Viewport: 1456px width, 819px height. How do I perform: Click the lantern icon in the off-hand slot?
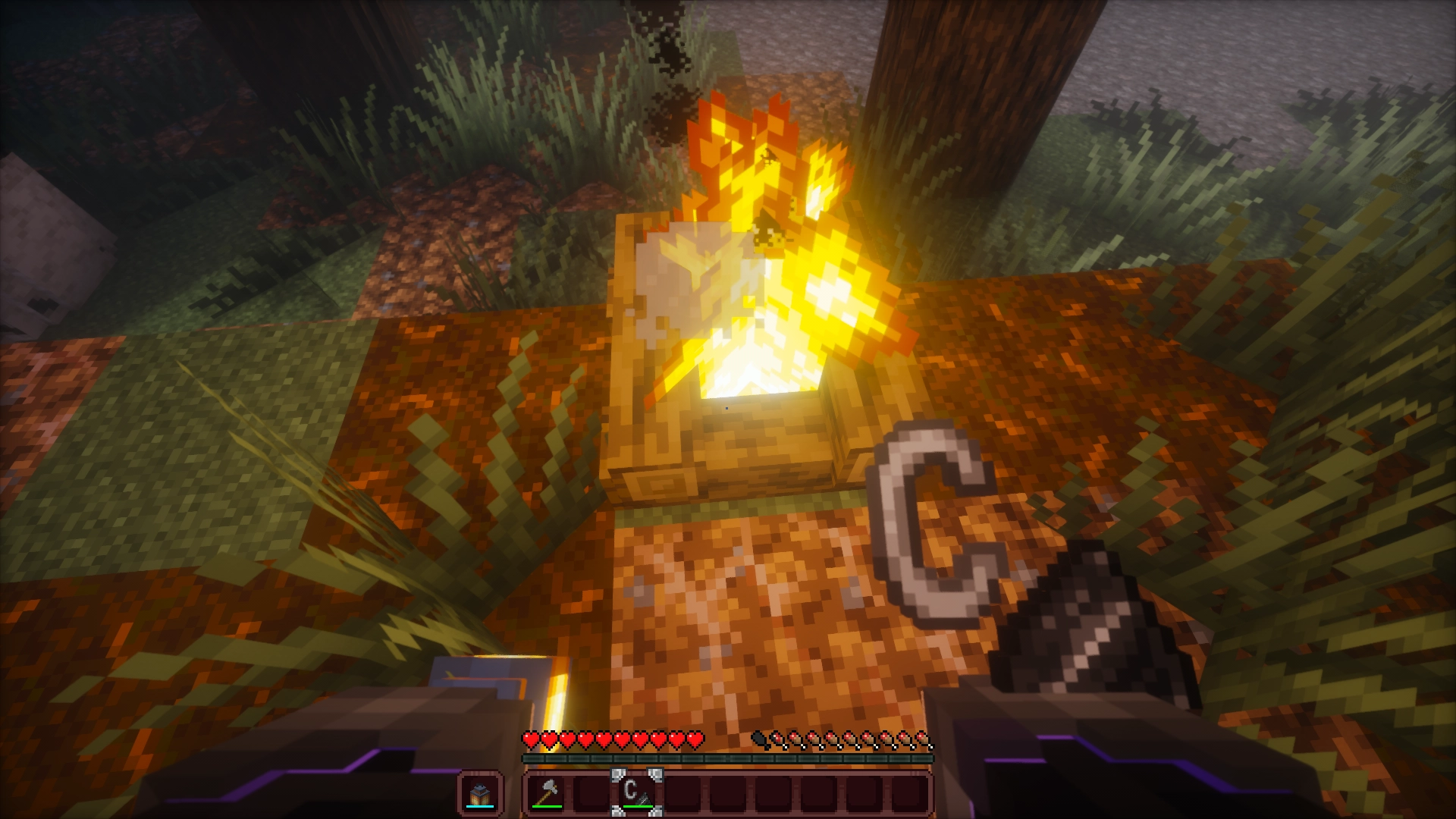point(479,792)
